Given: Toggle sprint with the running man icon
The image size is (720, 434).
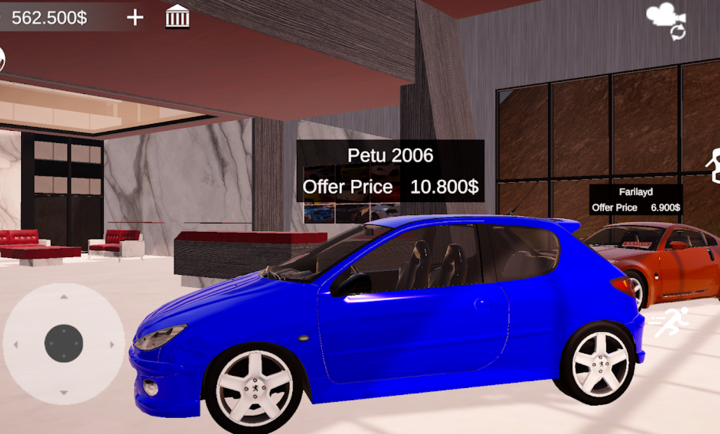Looking at the screenshot, I should coord(672,322).
